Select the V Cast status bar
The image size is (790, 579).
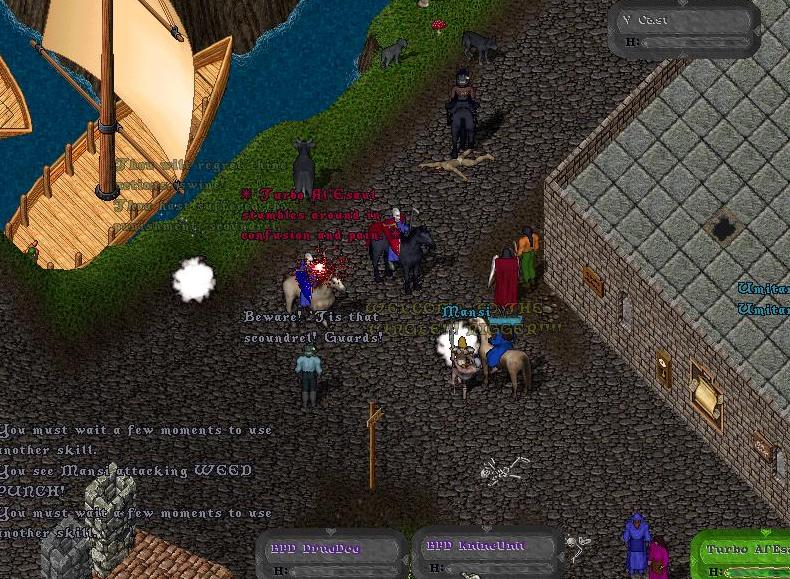tap(684, 29)
